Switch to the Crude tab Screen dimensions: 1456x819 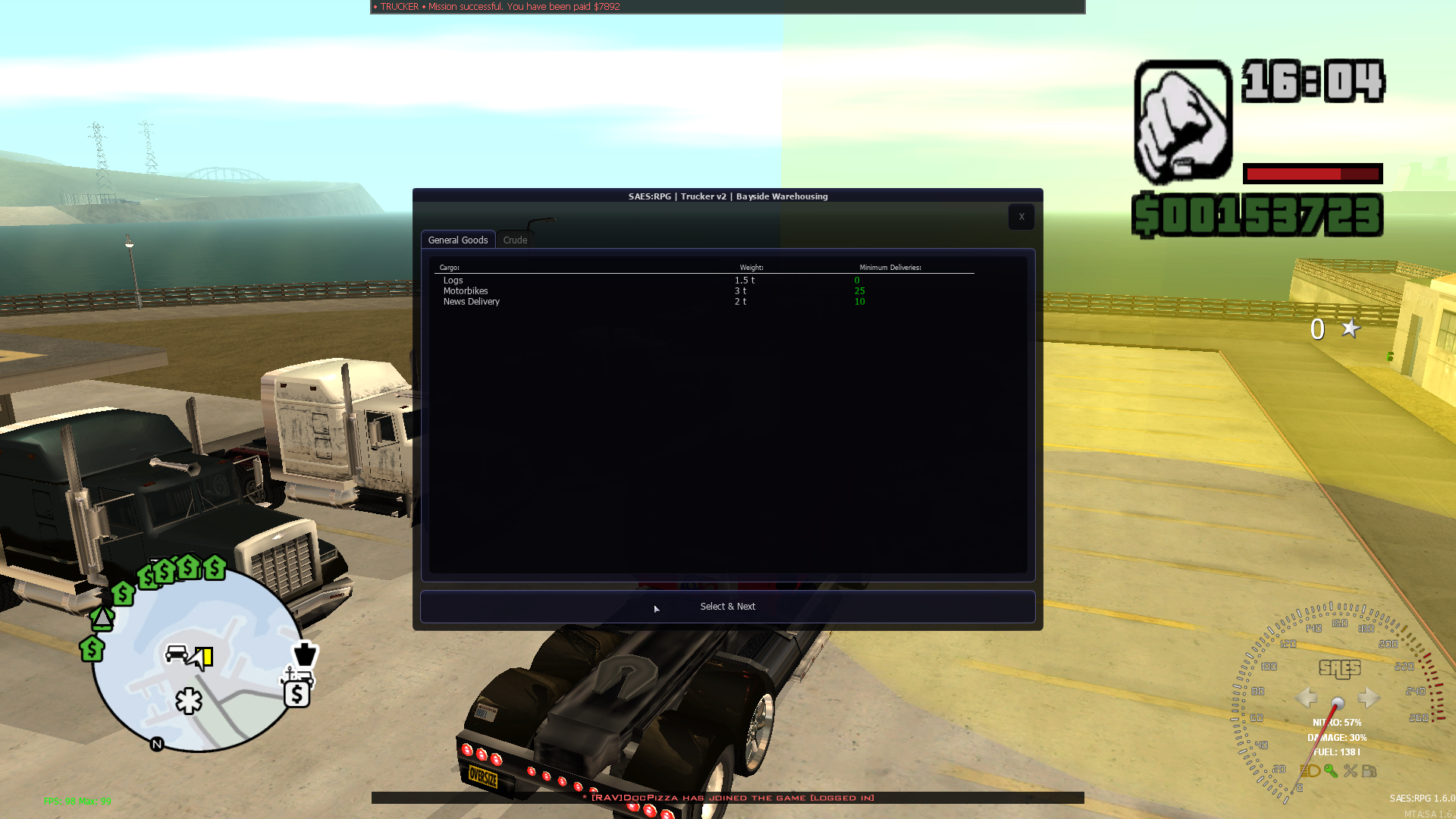click(x=514, y=240)
